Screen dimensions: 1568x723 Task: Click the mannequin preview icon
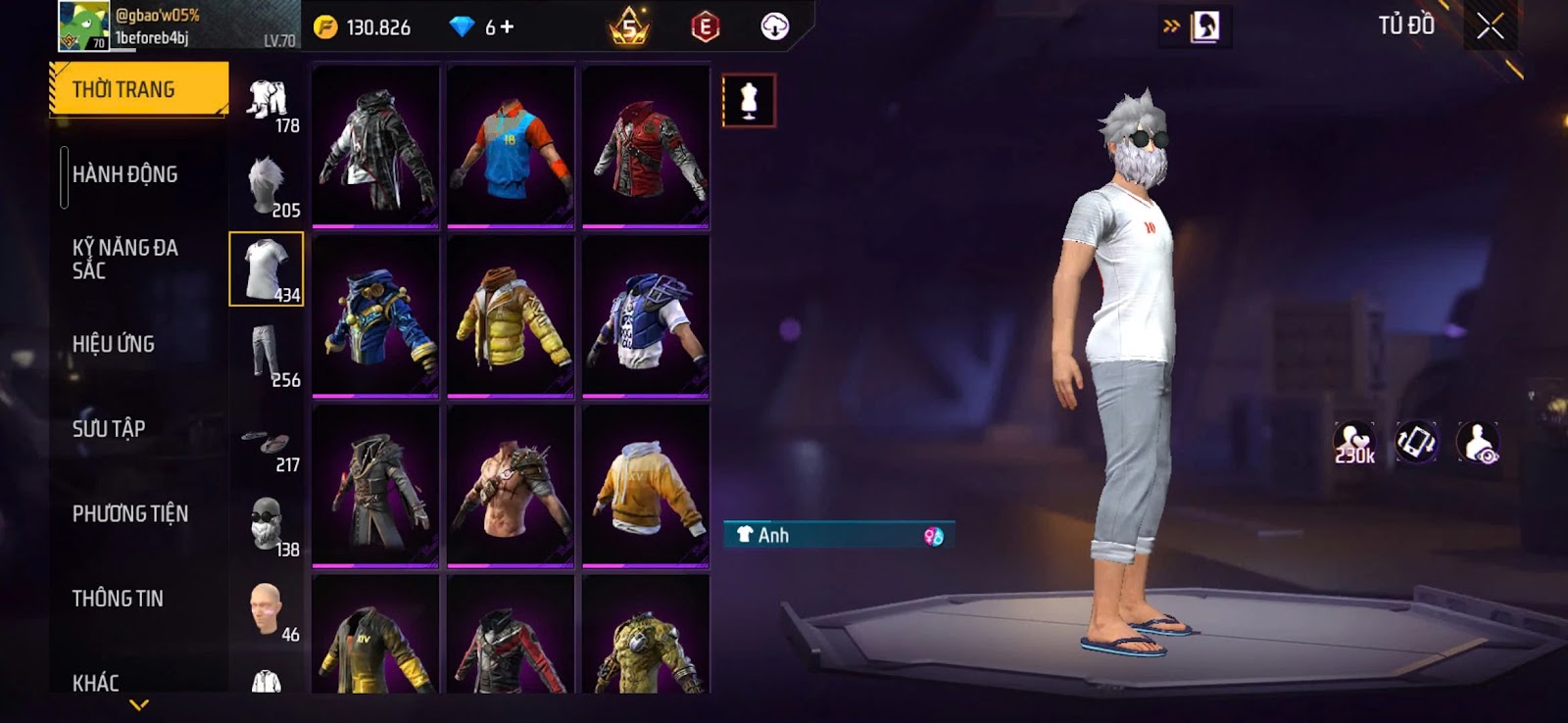749,101
